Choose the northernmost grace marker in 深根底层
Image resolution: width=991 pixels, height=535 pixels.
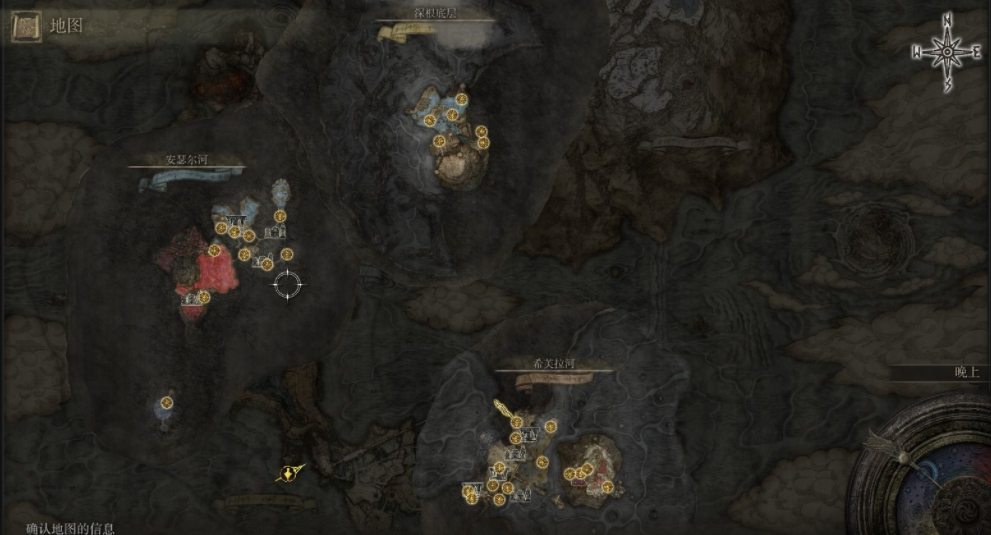[461, 99]
